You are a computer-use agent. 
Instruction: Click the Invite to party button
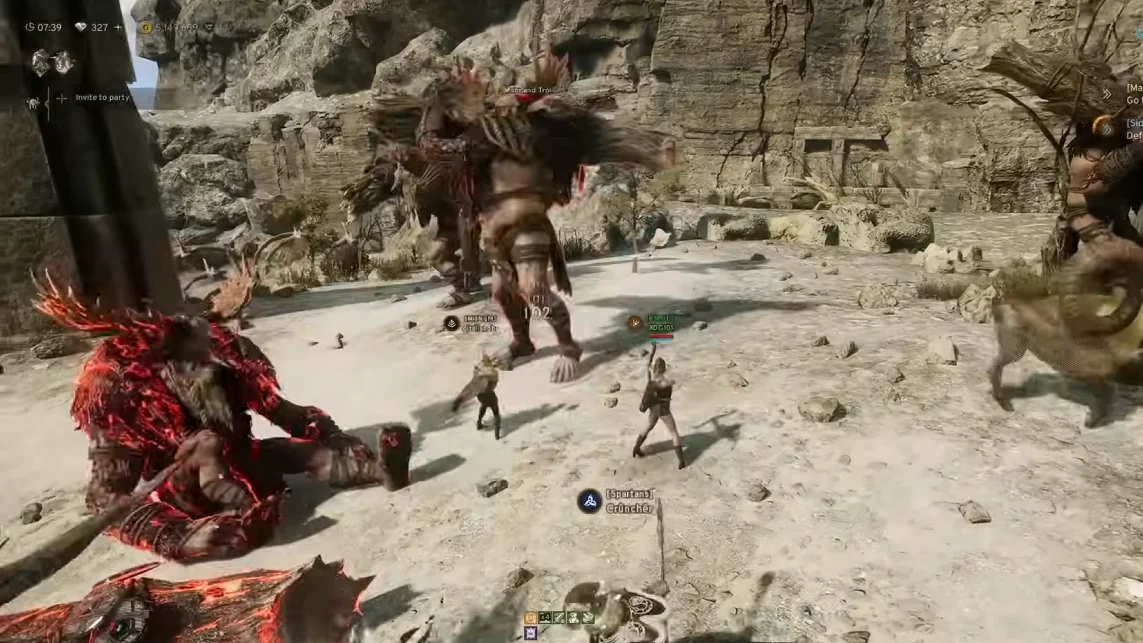tap(101, 98)
